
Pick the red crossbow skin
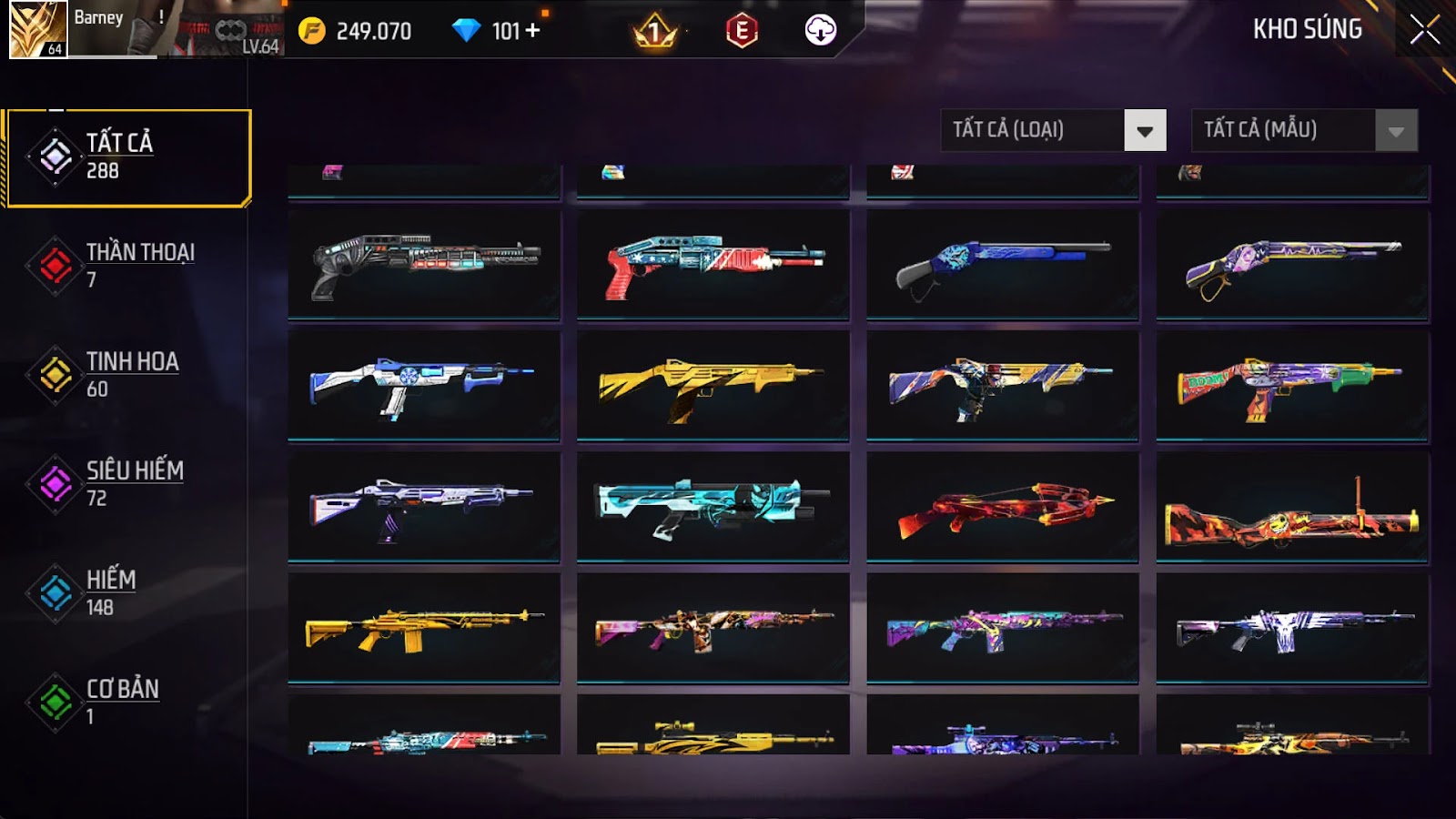coord(1002,507)
